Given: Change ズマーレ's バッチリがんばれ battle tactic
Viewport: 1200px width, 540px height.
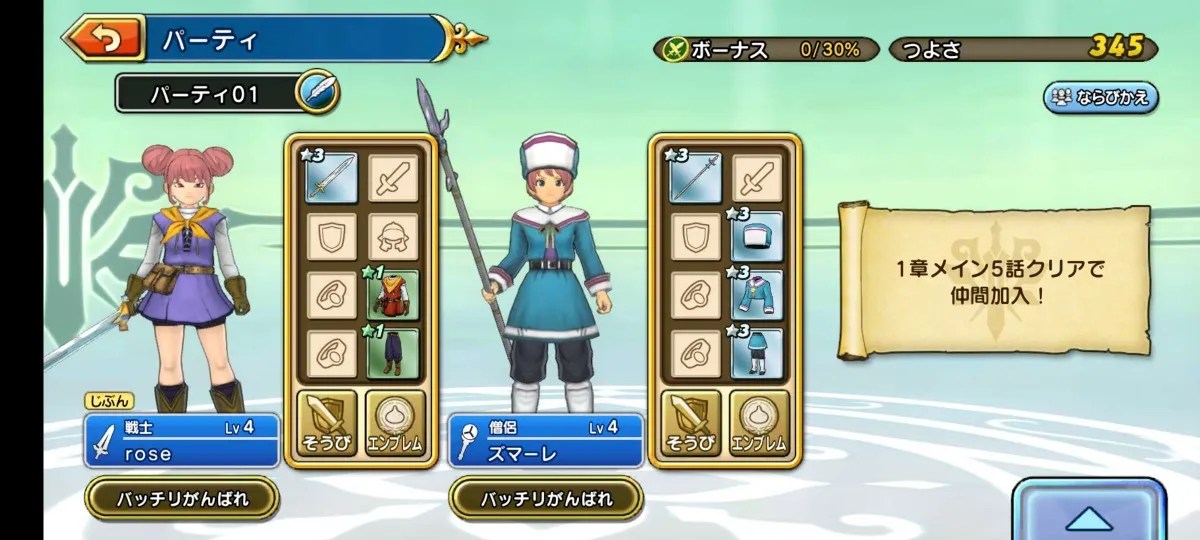Looking at the screenshot, I should 545,497.
